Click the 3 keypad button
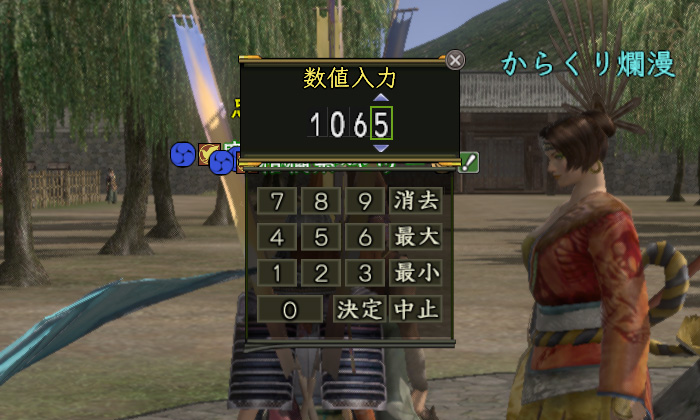Image resolution: width=700 pixels, height=420 pixels. point(365,273)
